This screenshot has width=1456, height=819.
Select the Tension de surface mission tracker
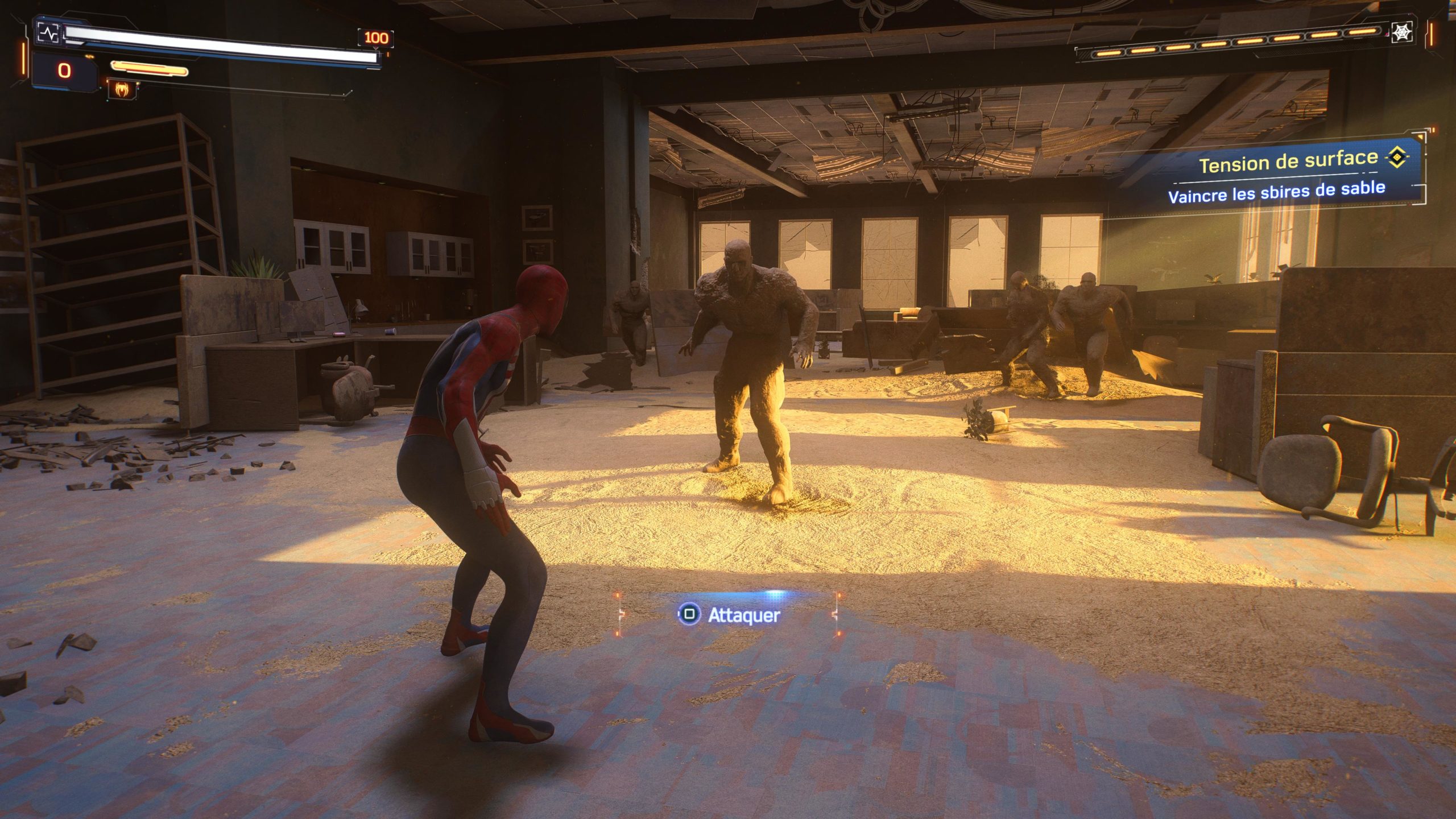point(1288,162)
